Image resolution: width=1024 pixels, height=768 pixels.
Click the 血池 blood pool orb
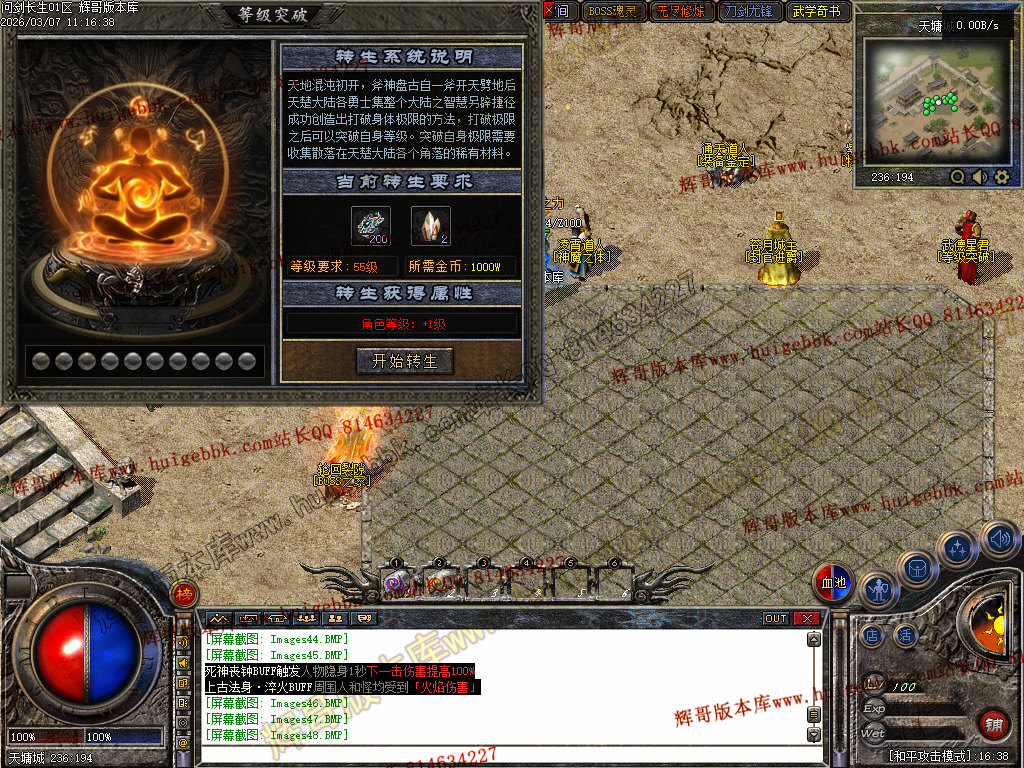(833, 582)
